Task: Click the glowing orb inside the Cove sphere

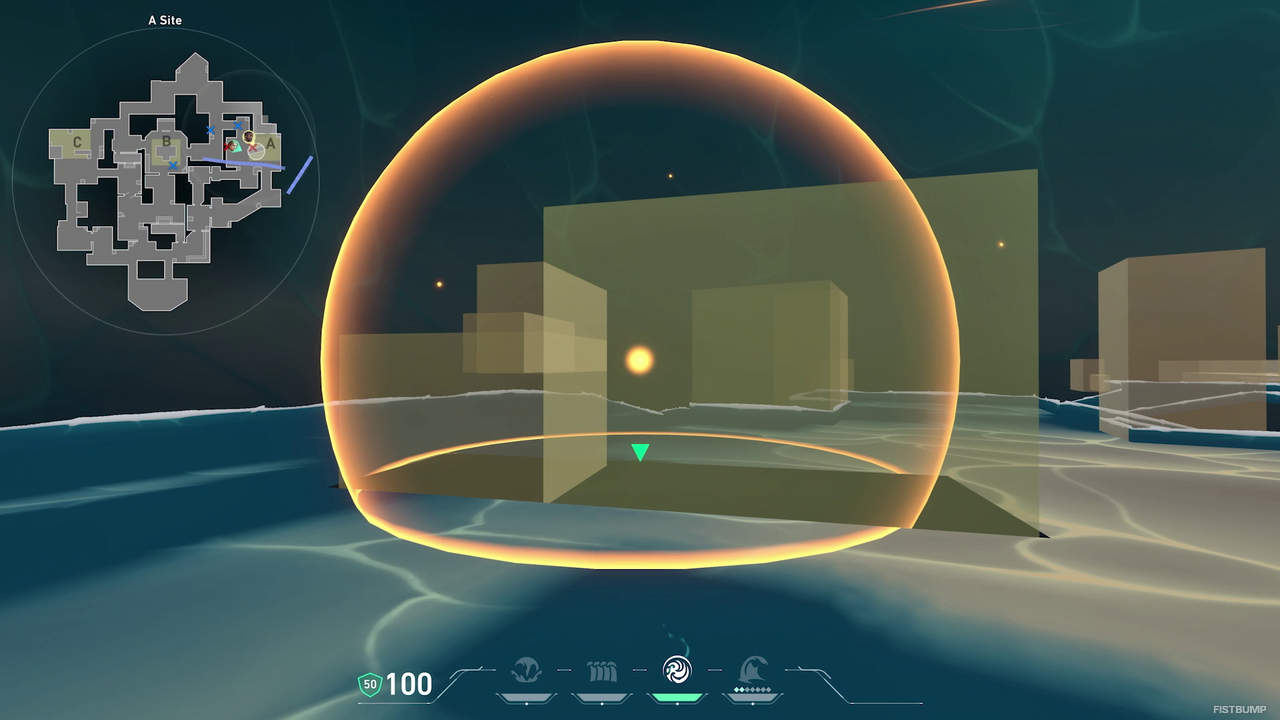Action: tap(640, 359)
